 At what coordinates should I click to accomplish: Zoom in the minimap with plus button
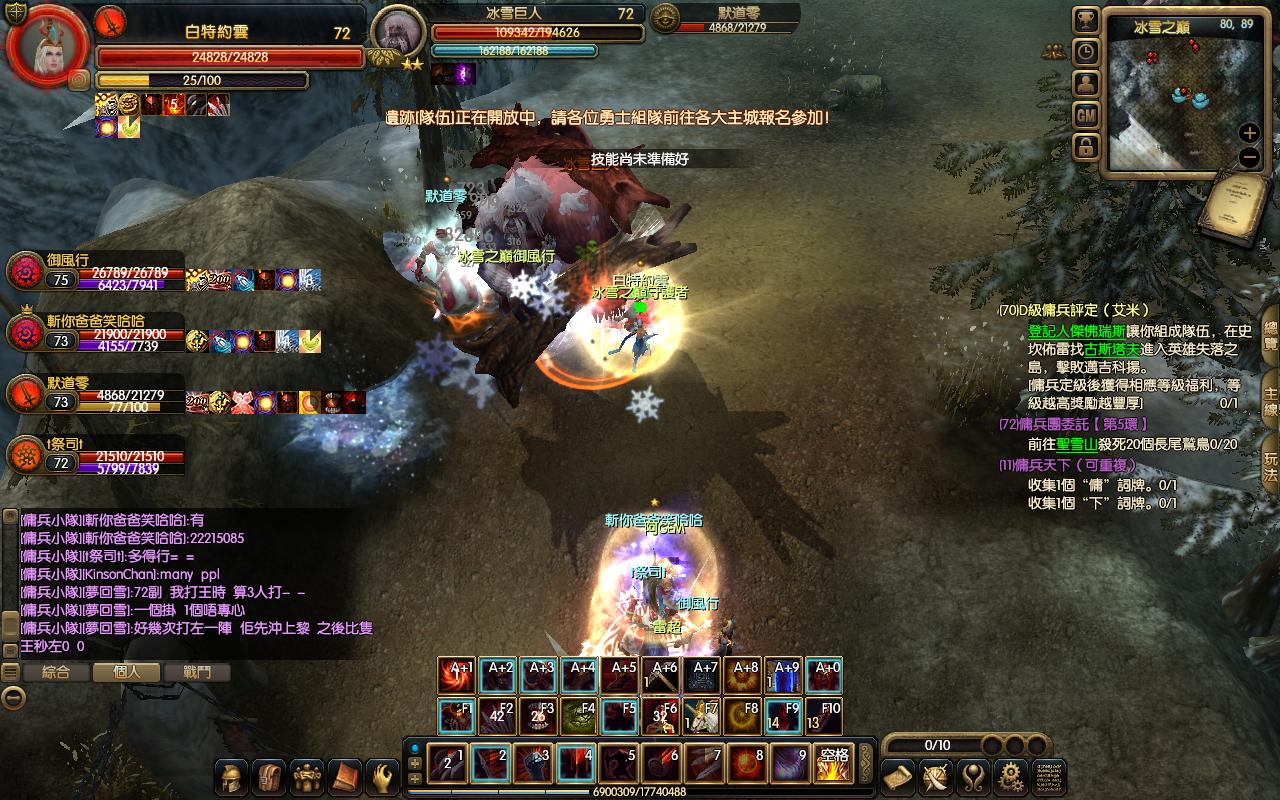coord(1249,133)
